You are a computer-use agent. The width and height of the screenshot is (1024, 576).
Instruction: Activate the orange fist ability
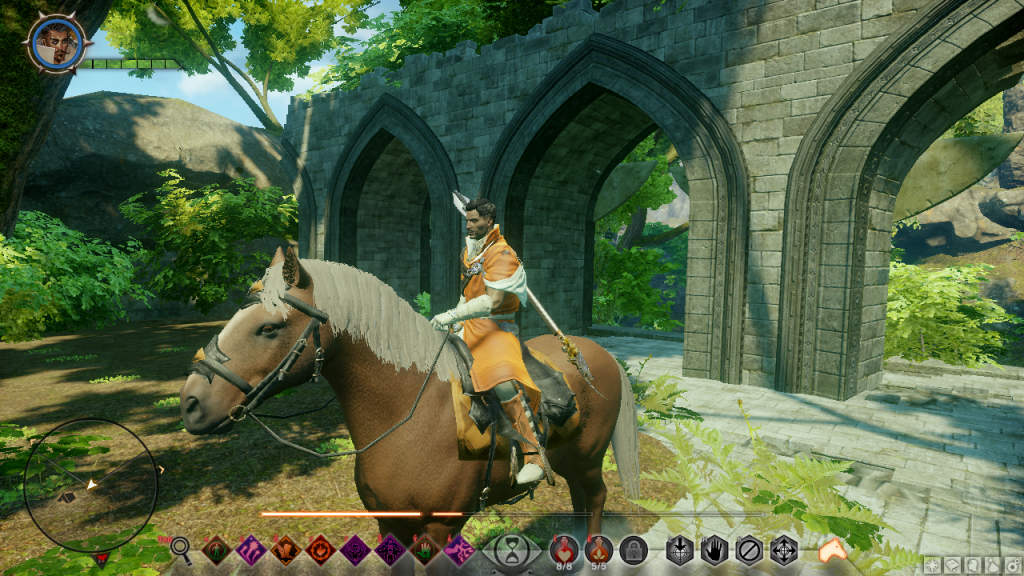click(x=285, y=549)
